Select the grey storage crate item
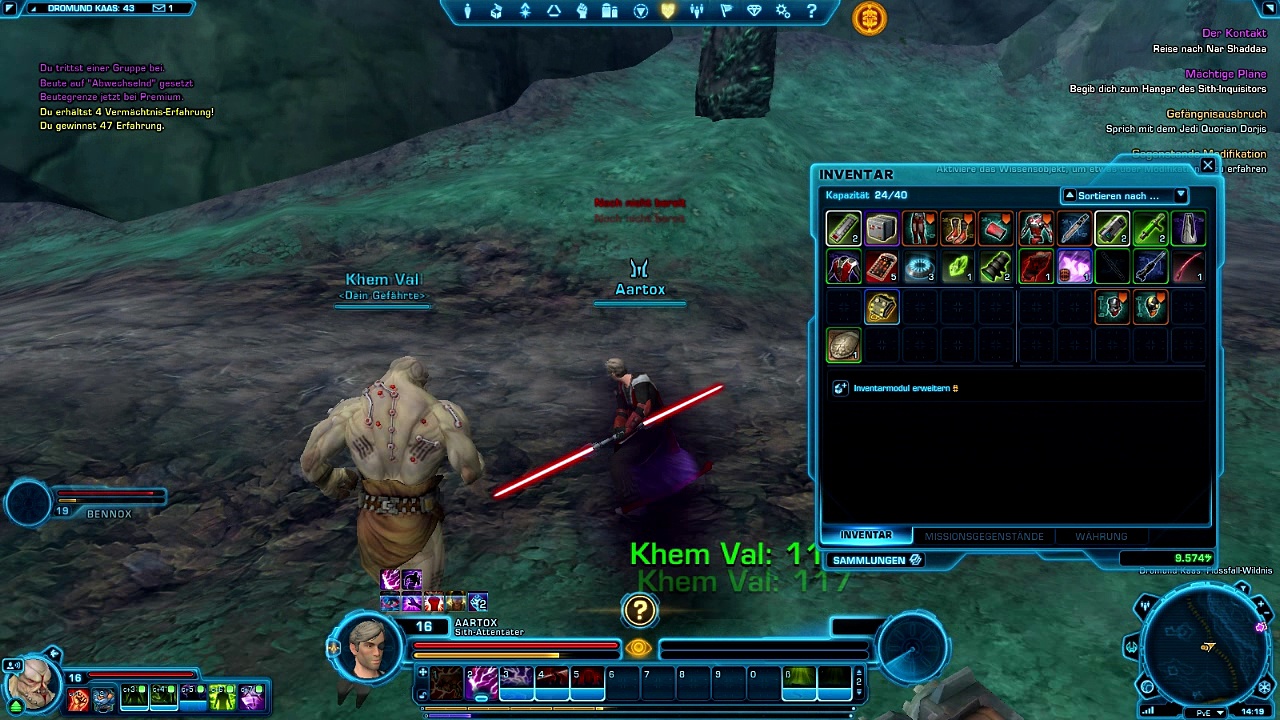 [881, 229]
